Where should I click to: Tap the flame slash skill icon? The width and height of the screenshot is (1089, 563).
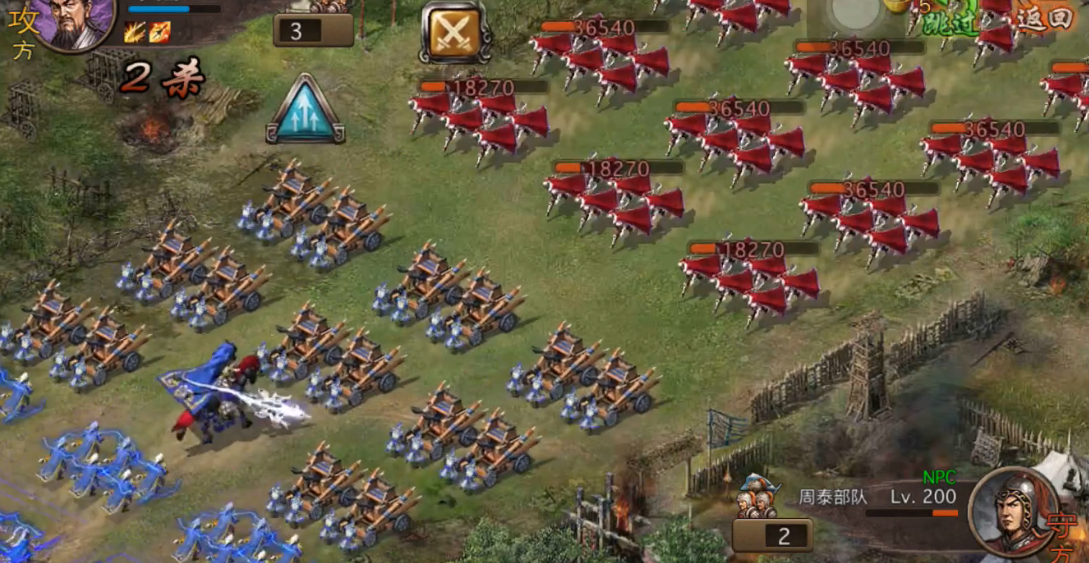pyautogui.click(x=135, y=32)
